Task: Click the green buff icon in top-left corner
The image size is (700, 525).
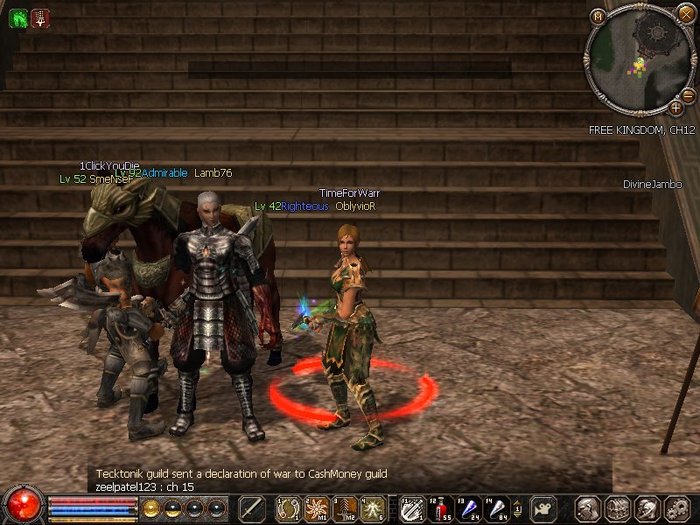Action: tap(18, 17)
